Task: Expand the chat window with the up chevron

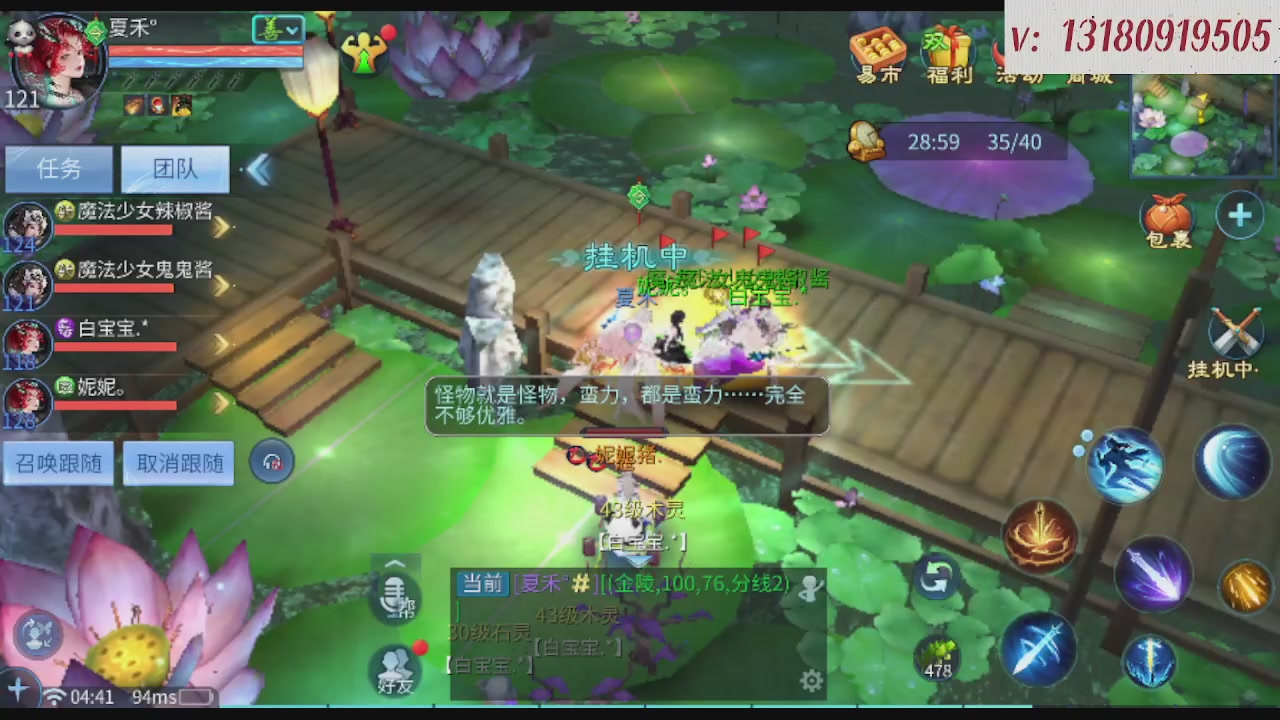Action: click(394, 563)
